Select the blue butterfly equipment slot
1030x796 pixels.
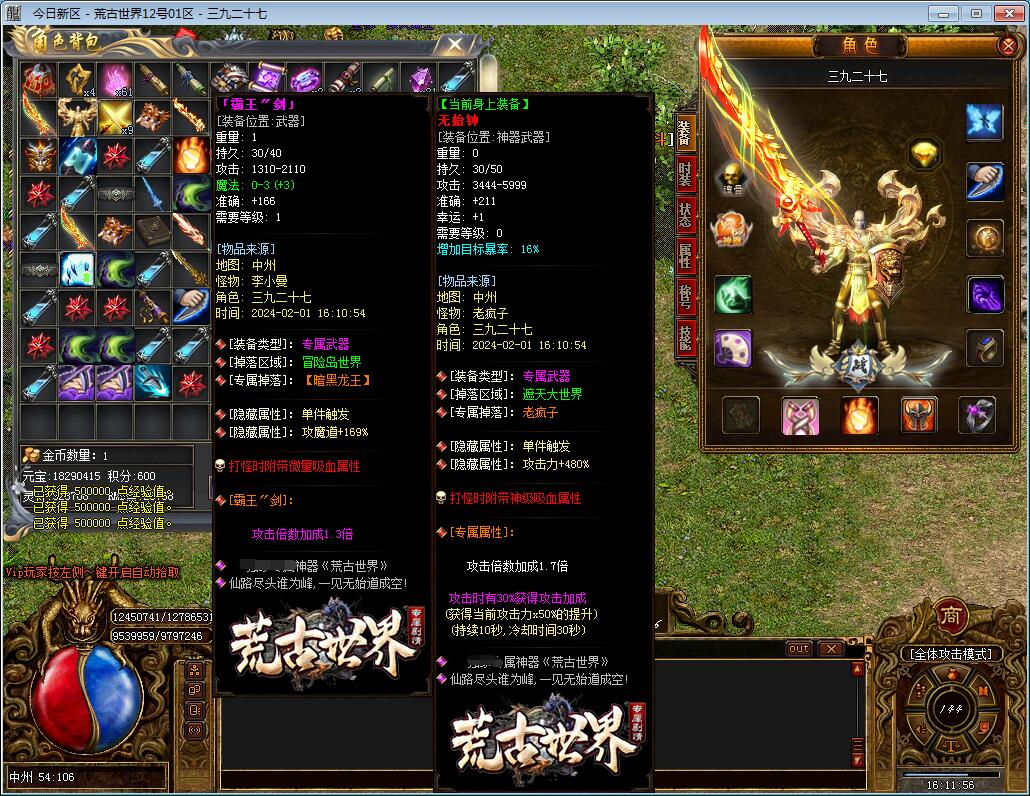984,122
